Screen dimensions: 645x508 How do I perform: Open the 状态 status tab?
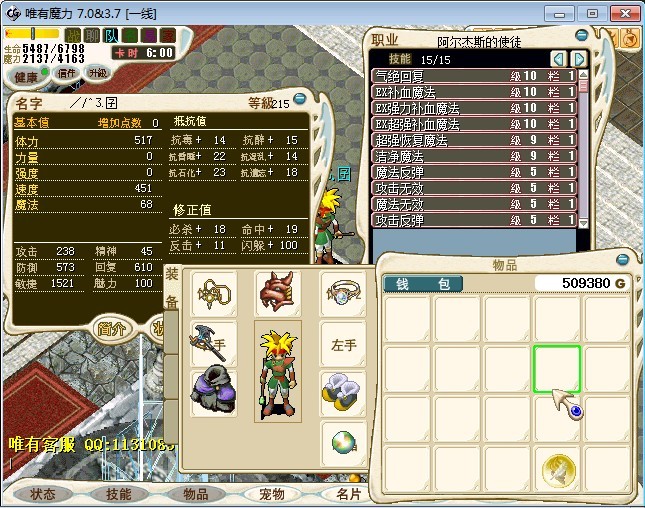pos(43,493)
